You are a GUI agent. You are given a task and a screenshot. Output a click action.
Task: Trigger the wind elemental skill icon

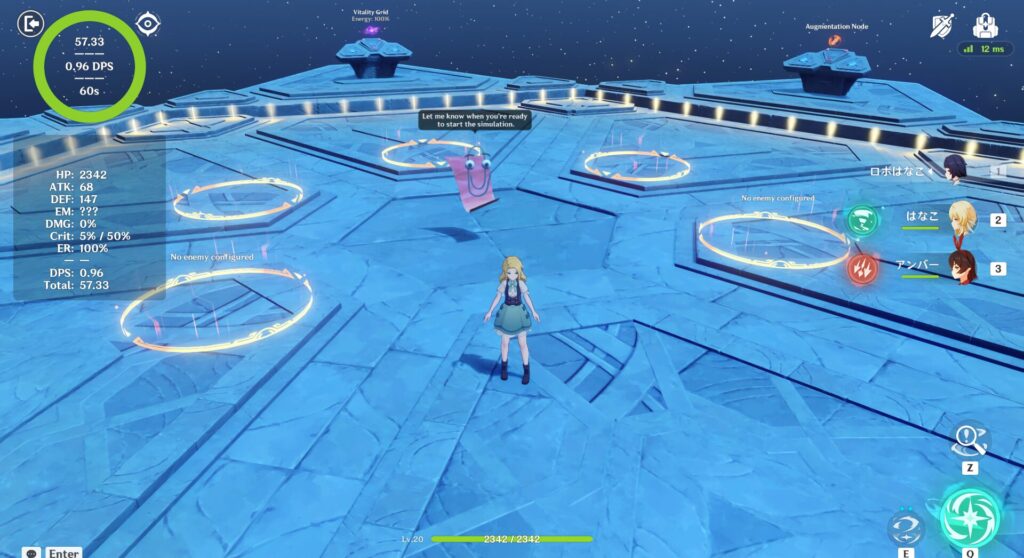904,527
